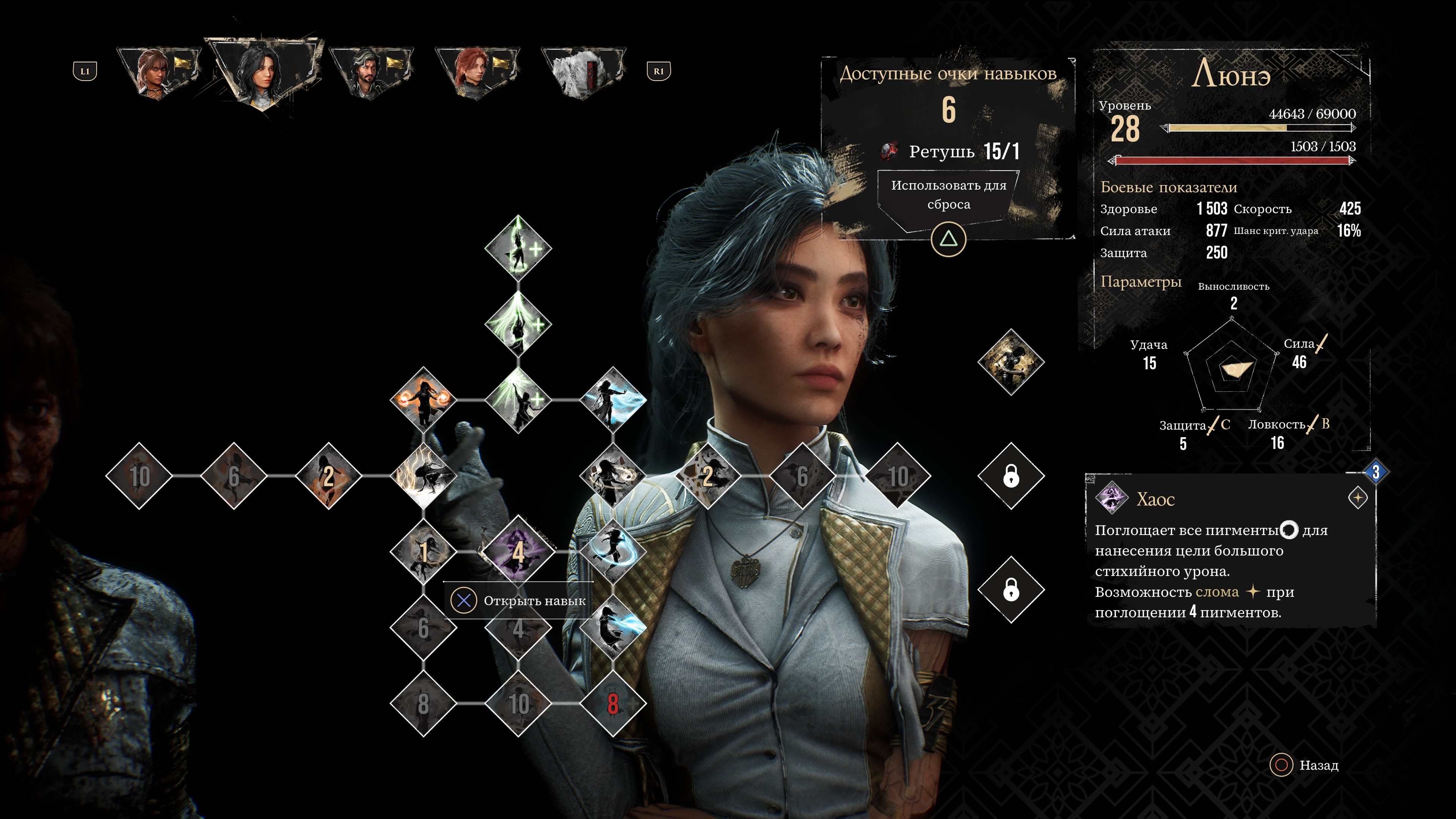Viewport: 1456px width, 819px height.
Task: Click the "Назад" back option
Action: (x=1305, y=765)
